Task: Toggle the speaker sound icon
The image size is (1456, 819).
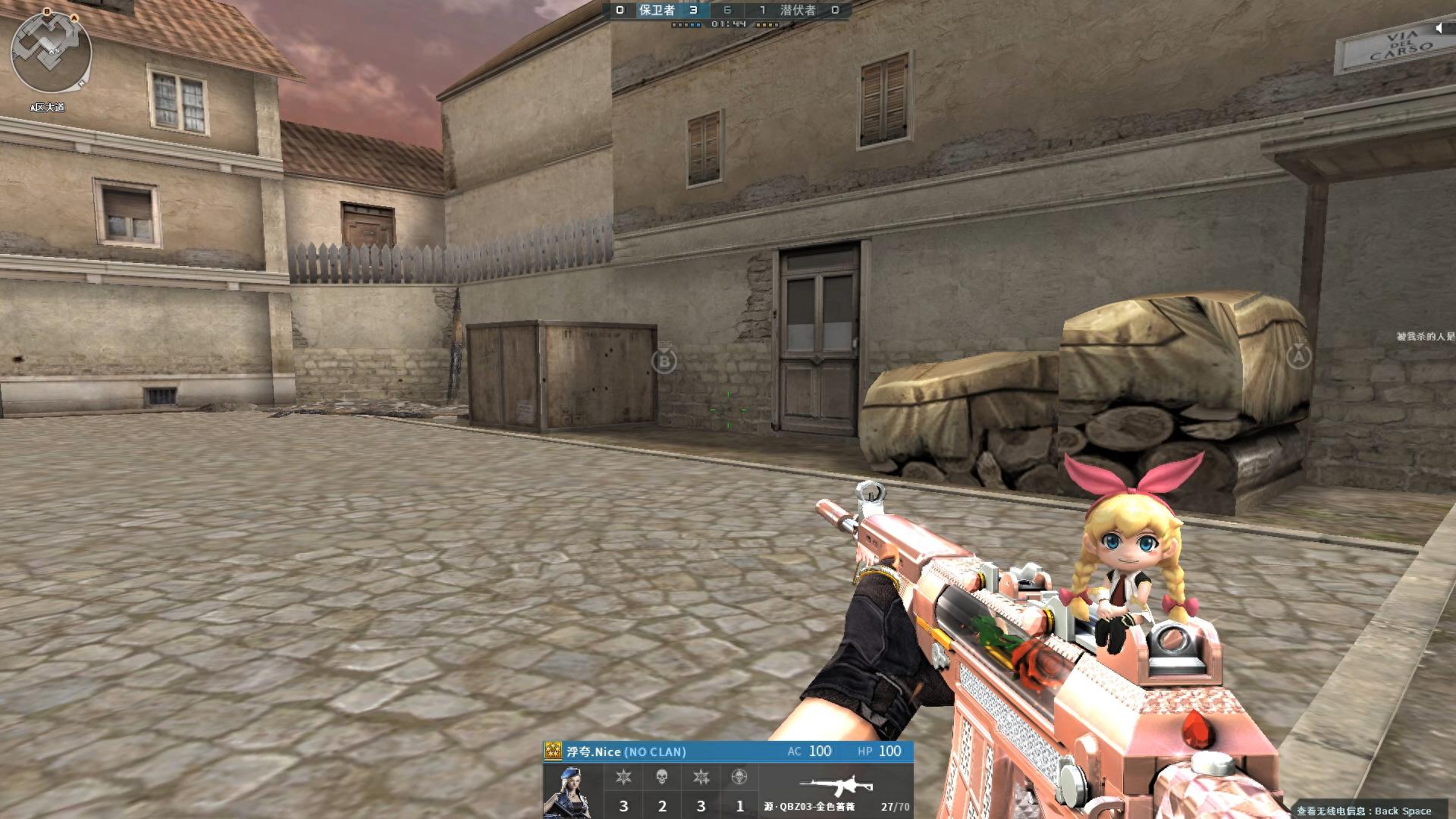Action: click(1439, 28)
